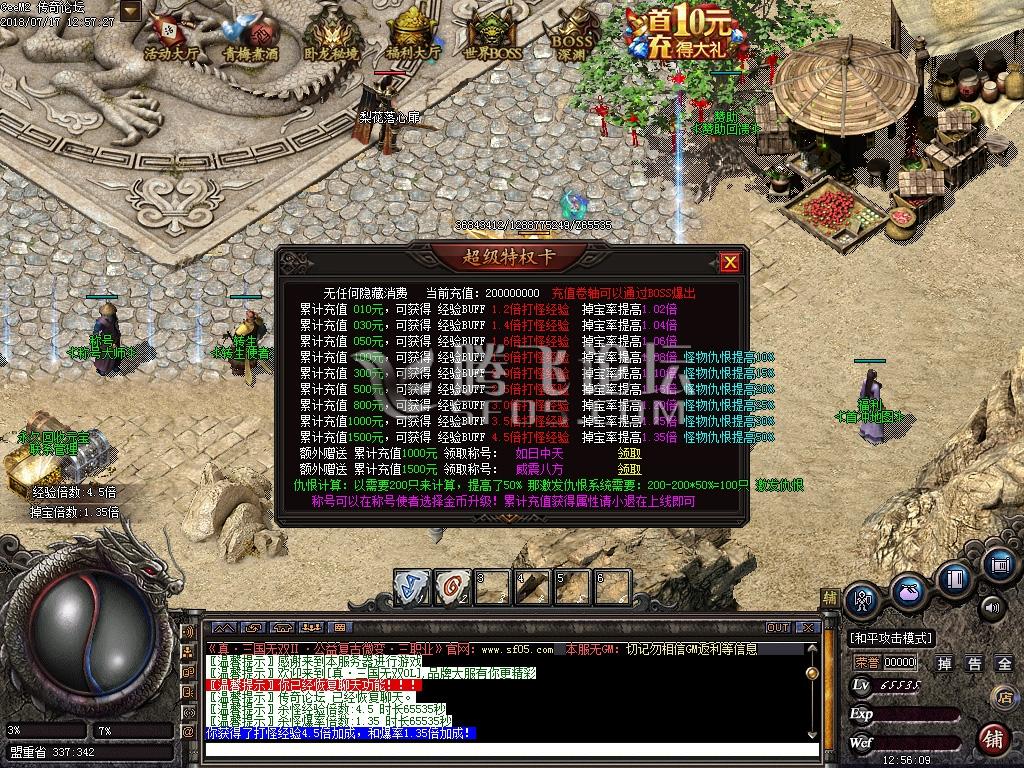Click the round 店 shop button
Viewport: 1024px width, 768px height.
pos(1003,697)
